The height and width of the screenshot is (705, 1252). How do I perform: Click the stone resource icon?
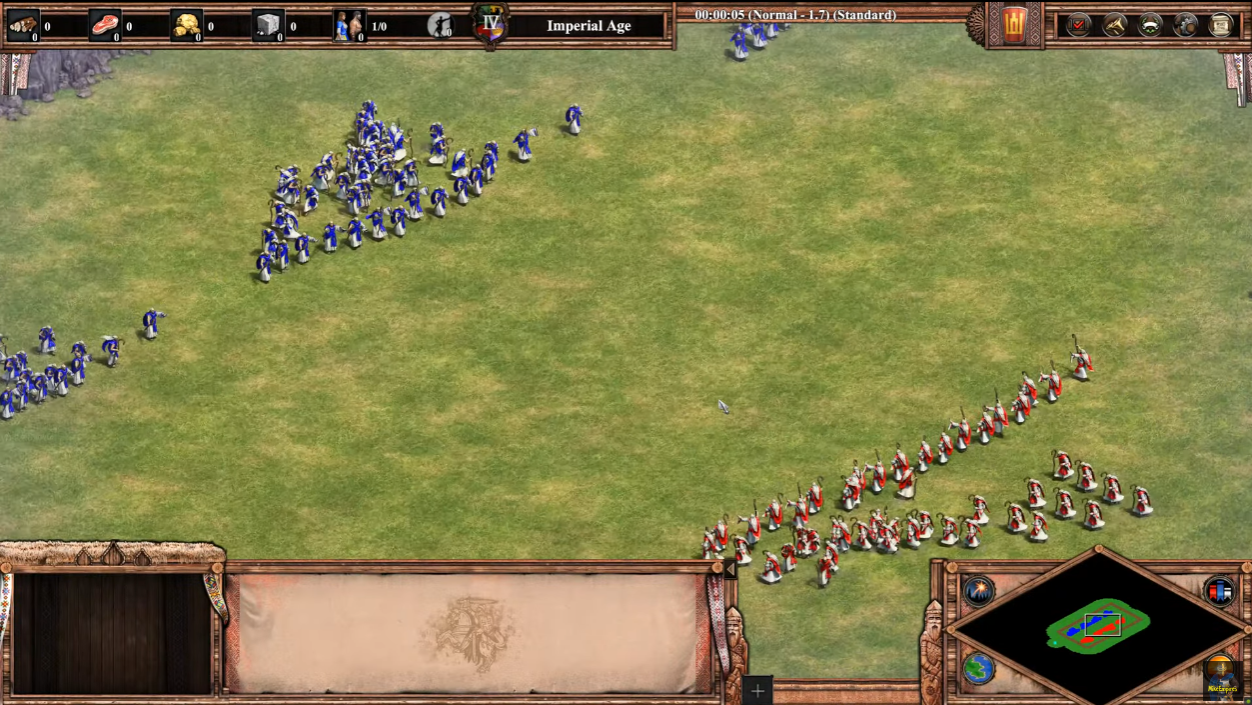[x=267, y=25]
